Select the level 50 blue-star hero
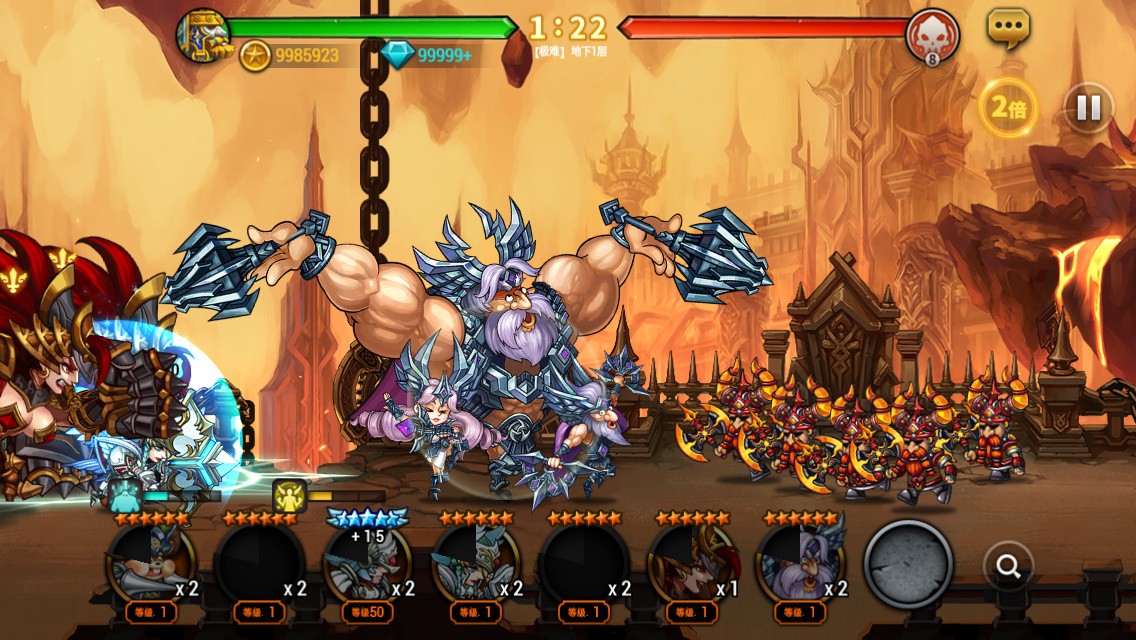This screenshot has height=640, width=1136. tap(367, 564)
